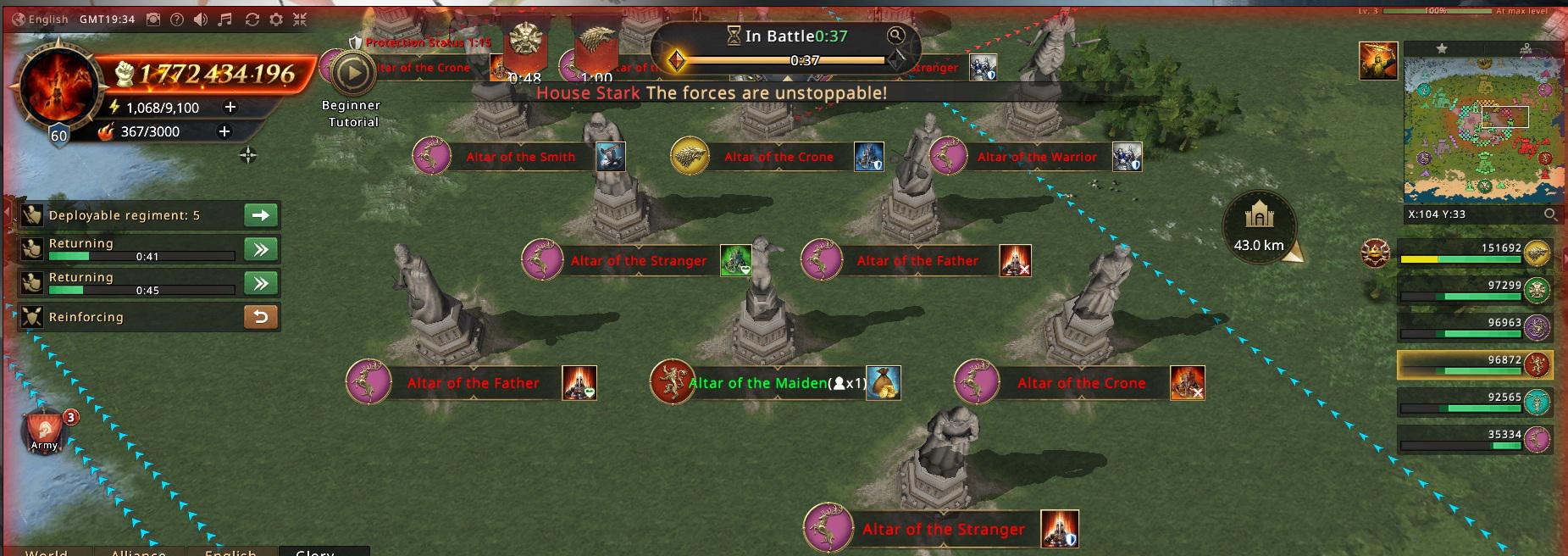Deploy a regiment with the green arrow button

261,215
